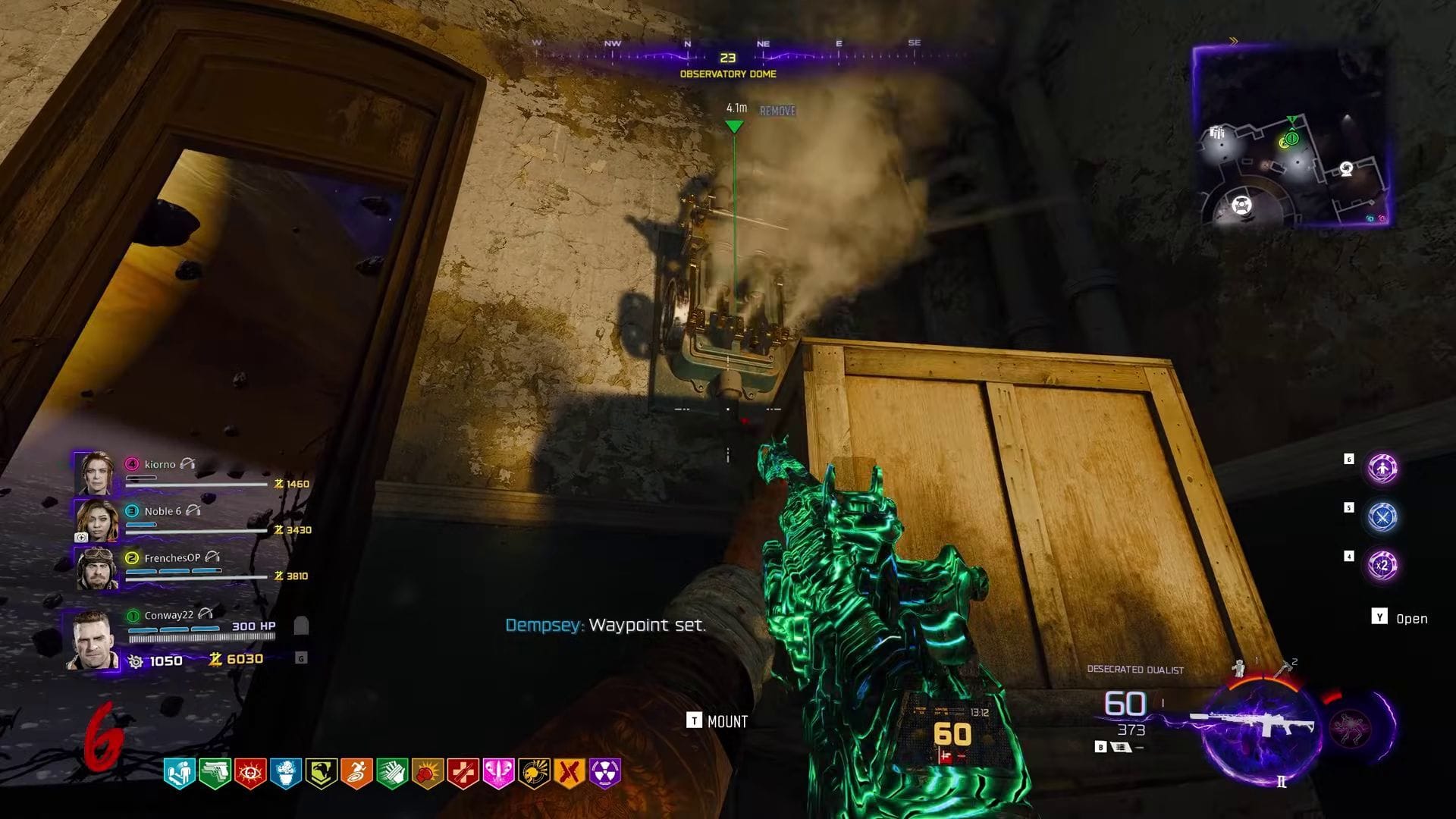This screenshot has width=1456, height=819.
Task: Click REMOVE to clear the waypoint
Action: [777, 111]
